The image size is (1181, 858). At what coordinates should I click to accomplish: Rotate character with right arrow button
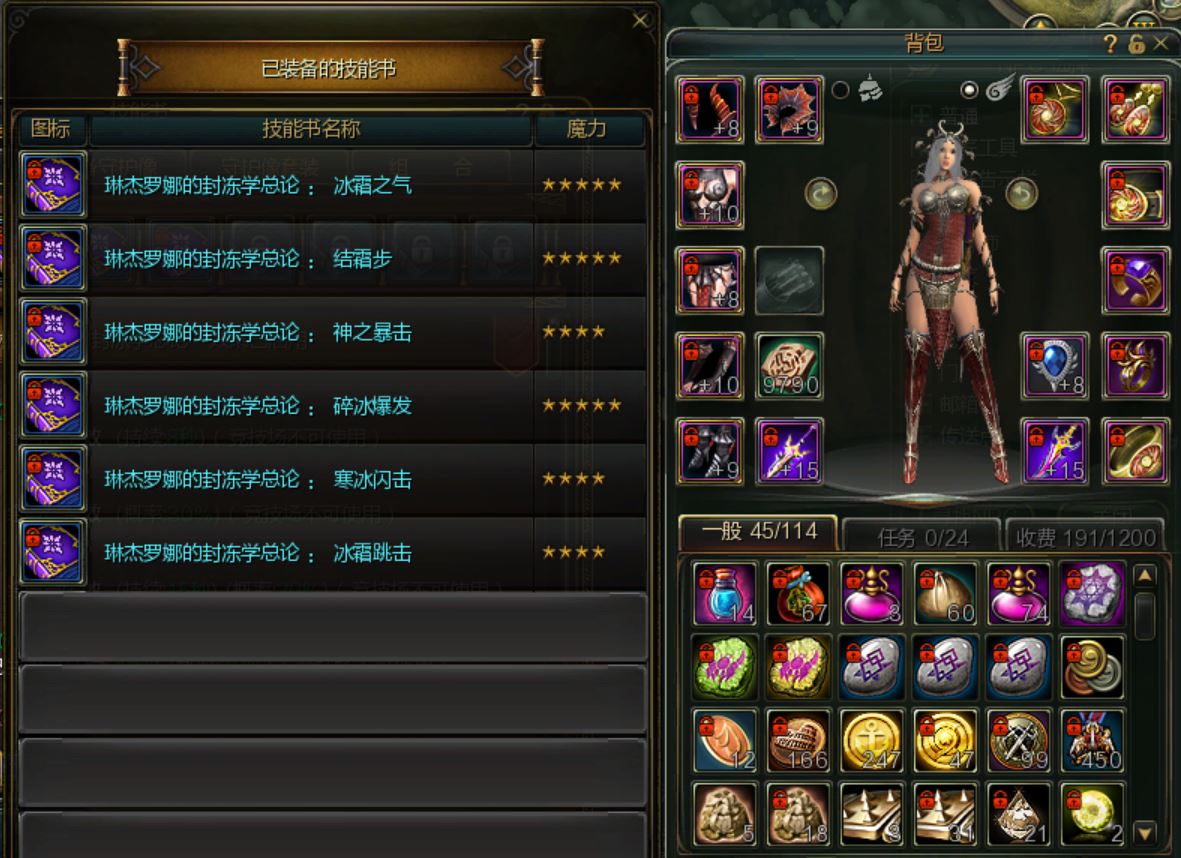click(1021, 193)
